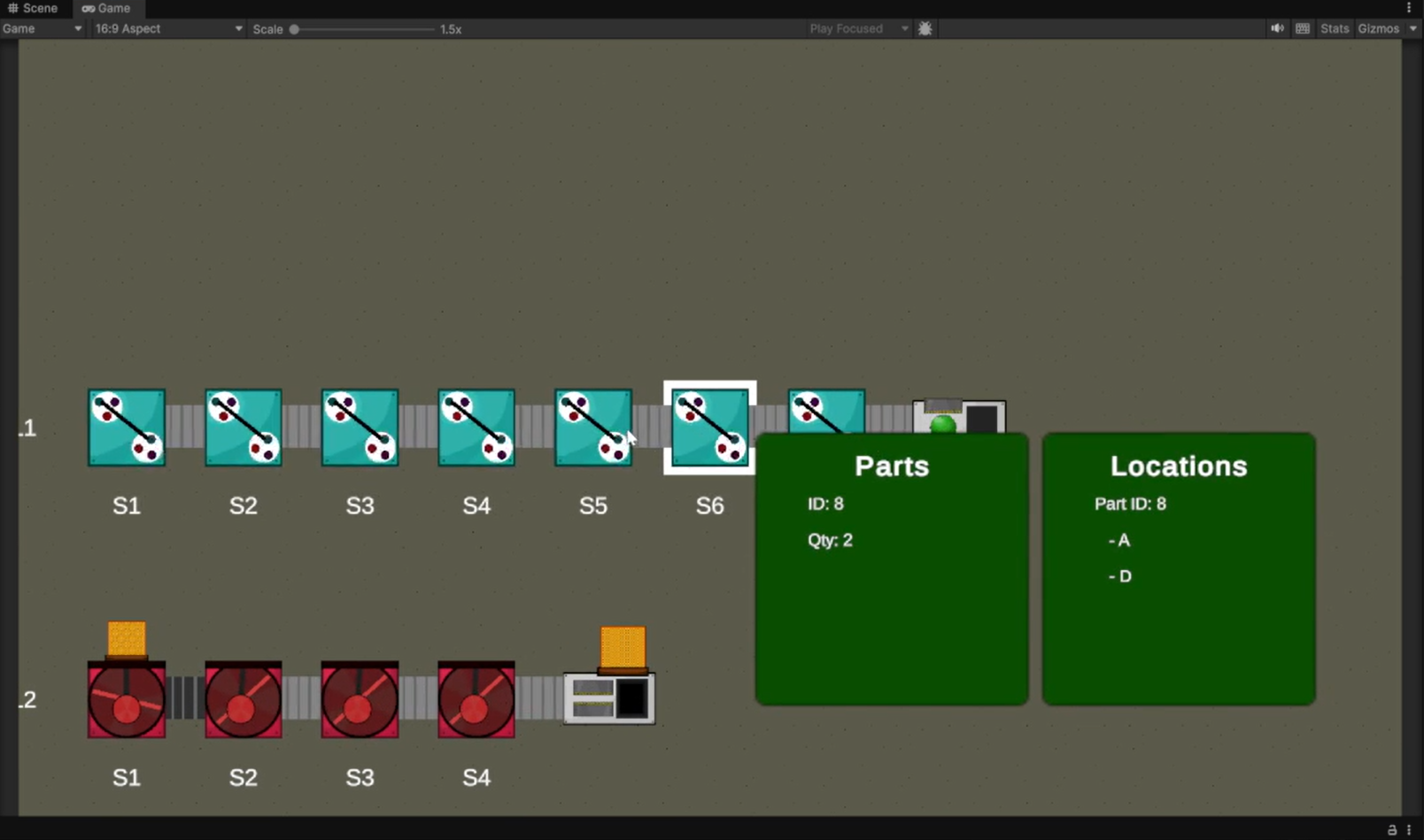Open the 16:9 Aspect dropdown
The height and width of the screenshot is (840, 1424).
tap(168, 29)
